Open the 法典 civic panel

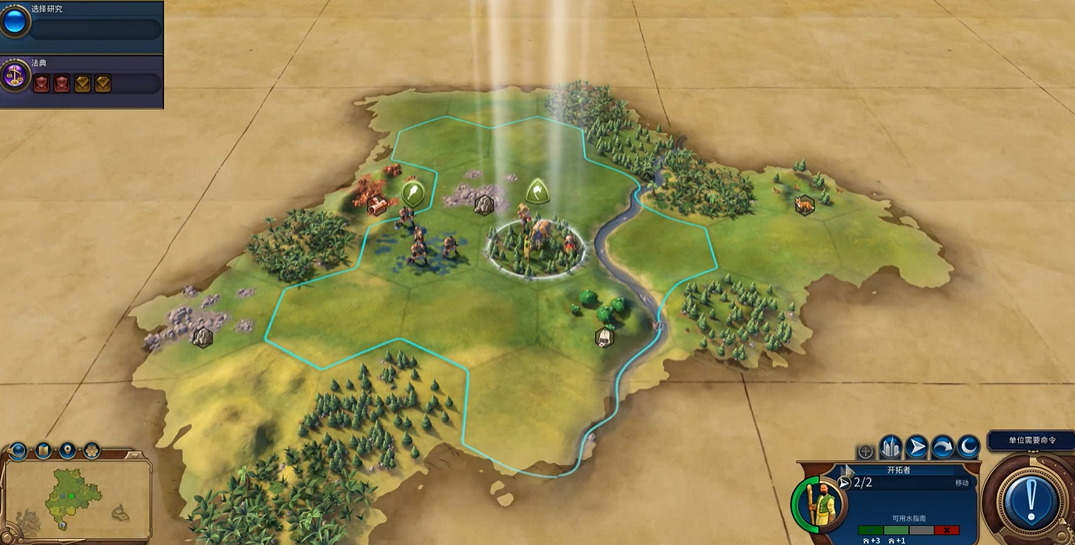tap(80, 76)
